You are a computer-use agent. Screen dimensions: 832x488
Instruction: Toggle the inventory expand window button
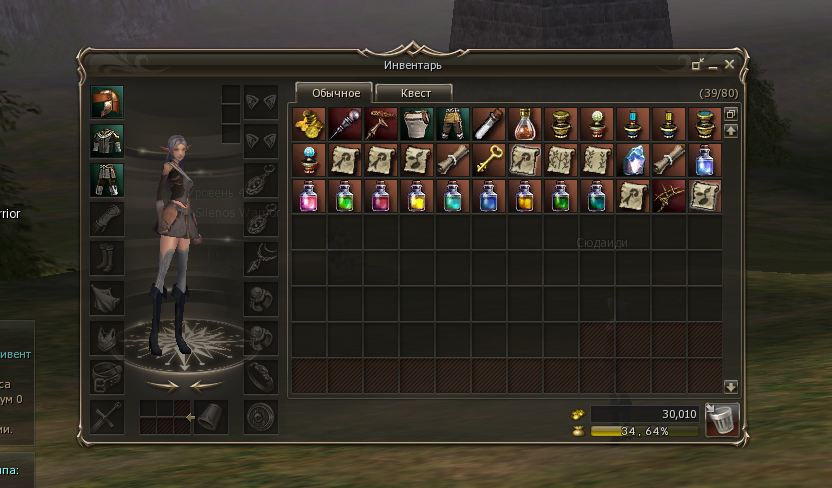click(x=730, y=114)
